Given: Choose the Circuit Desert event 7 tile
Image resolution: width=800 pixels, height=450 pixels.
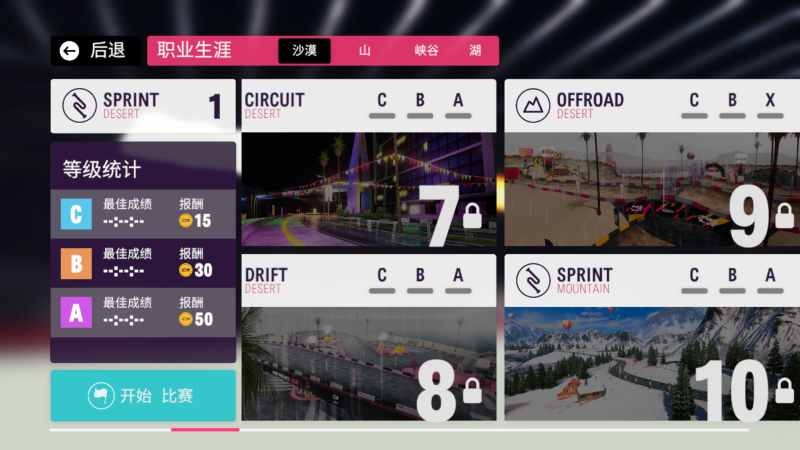Looking at the screenshot, I should (x=368, y=165).
